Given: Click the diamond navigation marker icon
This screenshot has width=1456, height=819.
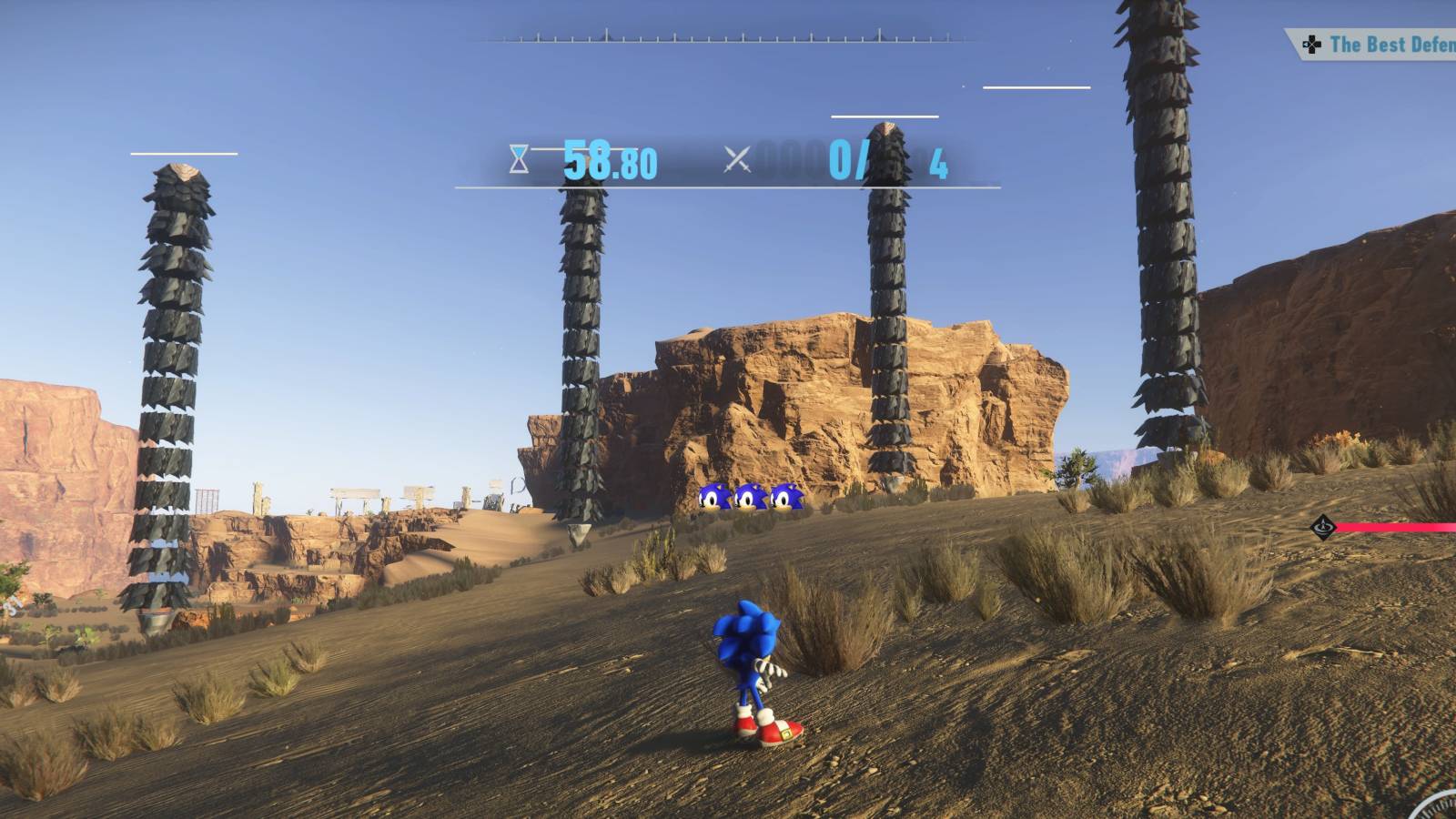Looking at the screenshot, I should (x=1323, y=527).
